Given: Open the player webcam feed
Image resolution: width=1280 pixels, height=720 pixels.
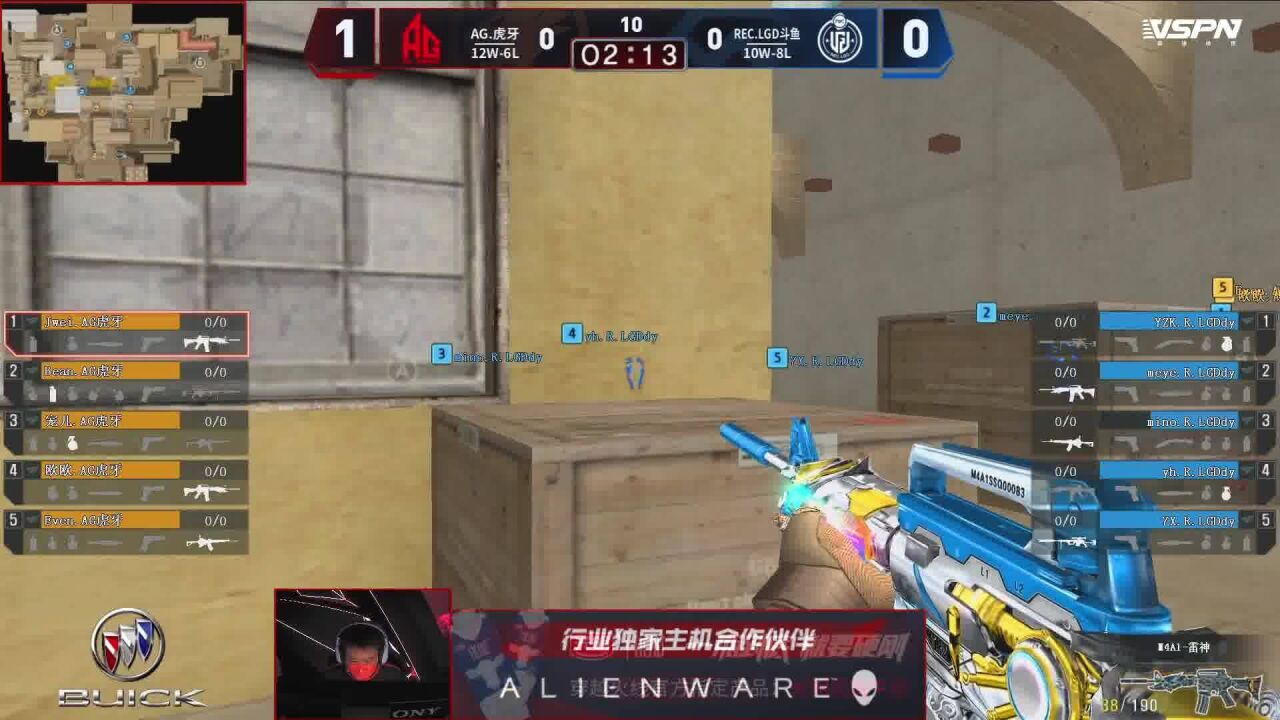Looking at the screenshot, I should click(362, 650).
